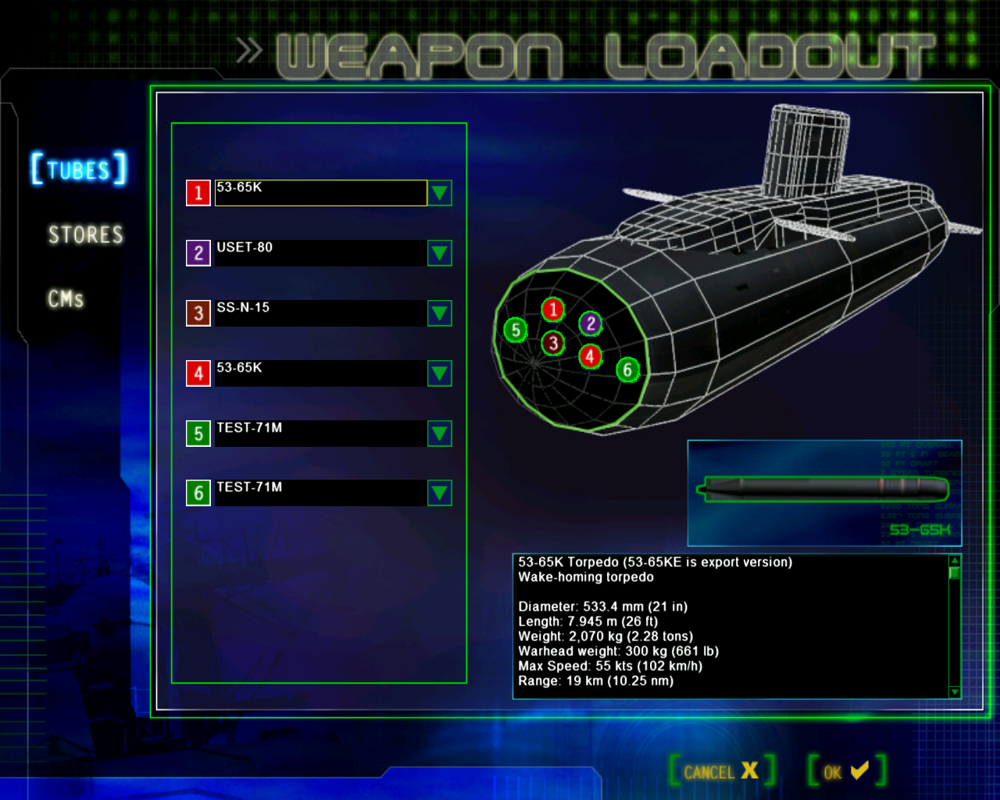Choose the USET-80 weapon field
The height and width of the screenshot is (800, 1000).
click(320, 253)
